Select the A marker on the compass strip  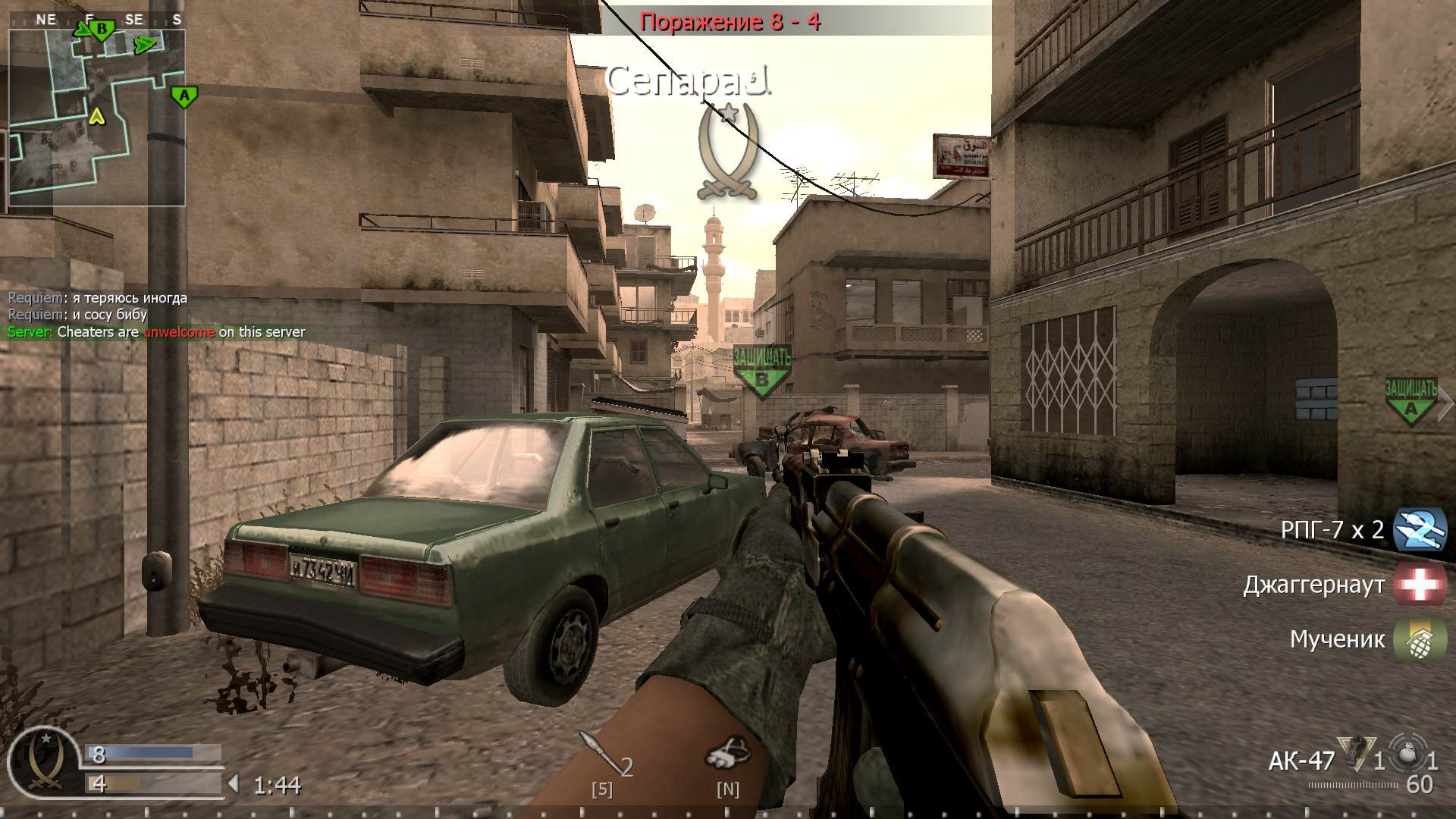click(x=183, y=96)
